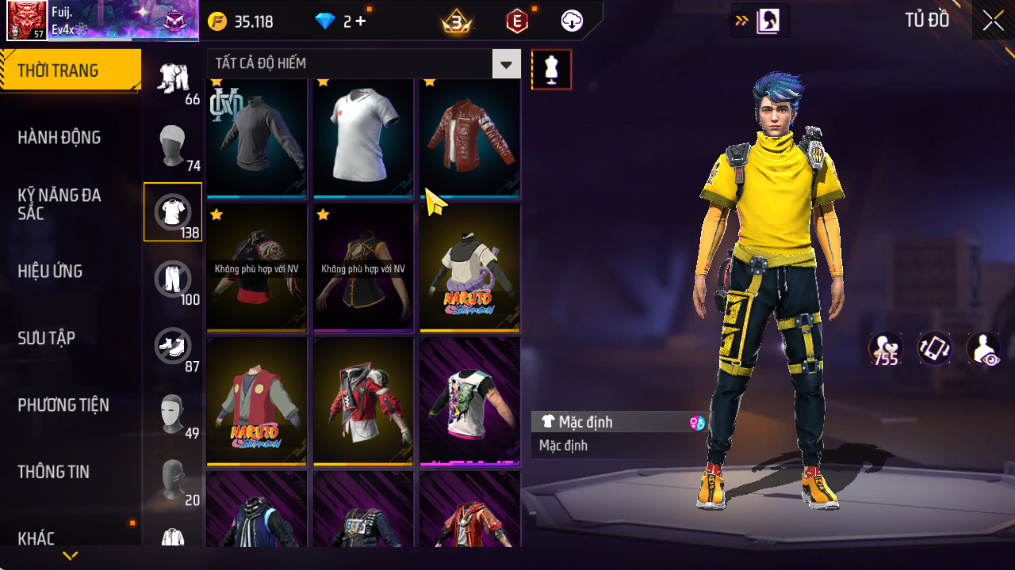Screen dimensions: 1015x570
Task: Open the Phương Tiện tab
Action: 63,405
